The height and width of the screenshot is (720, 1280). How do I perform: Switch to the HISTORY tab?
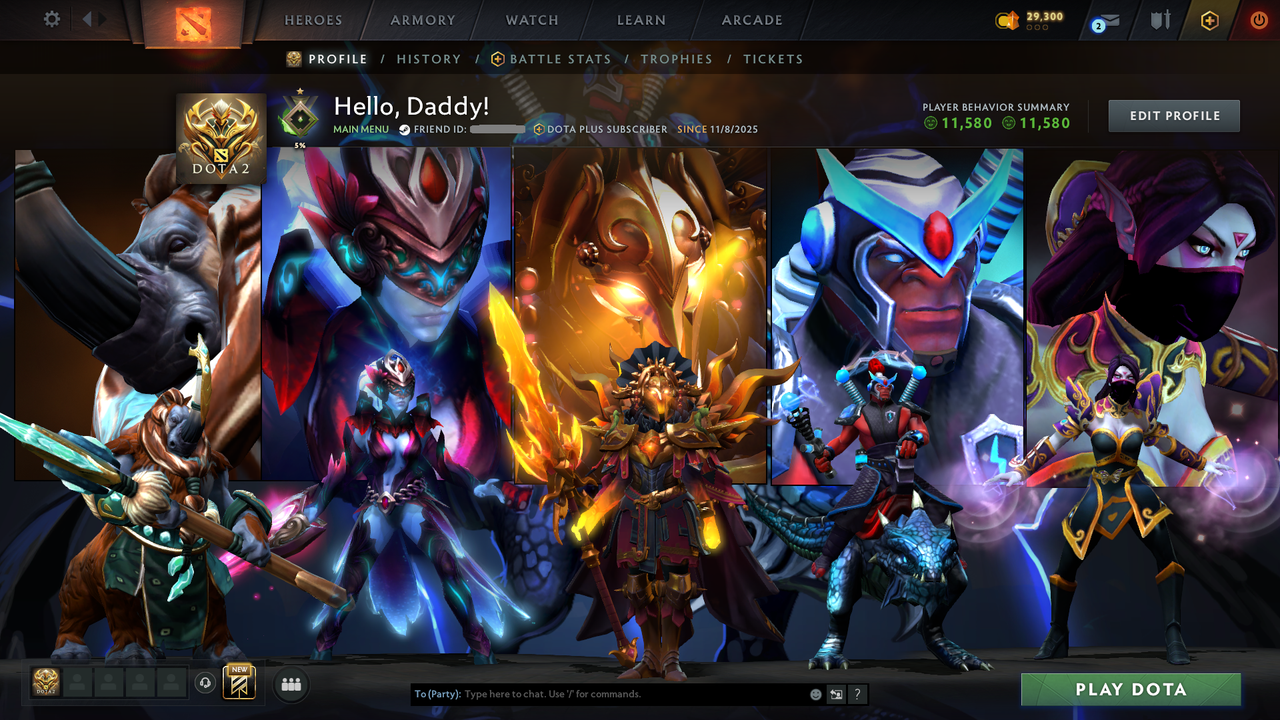pyautogui.click(x=429, y=59)
